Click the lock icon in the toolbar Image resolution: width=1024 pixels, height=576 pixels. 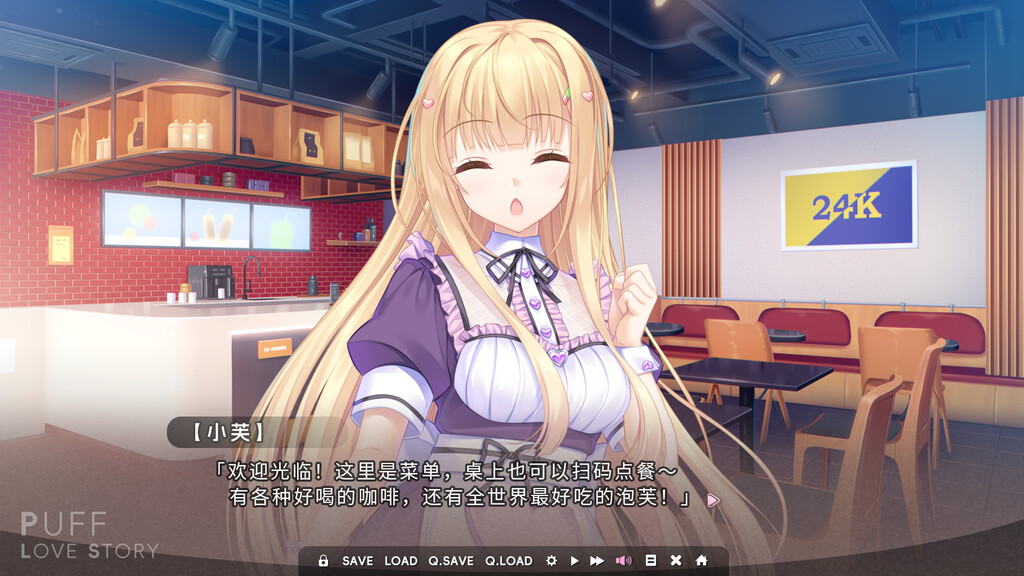click(323, 561)
